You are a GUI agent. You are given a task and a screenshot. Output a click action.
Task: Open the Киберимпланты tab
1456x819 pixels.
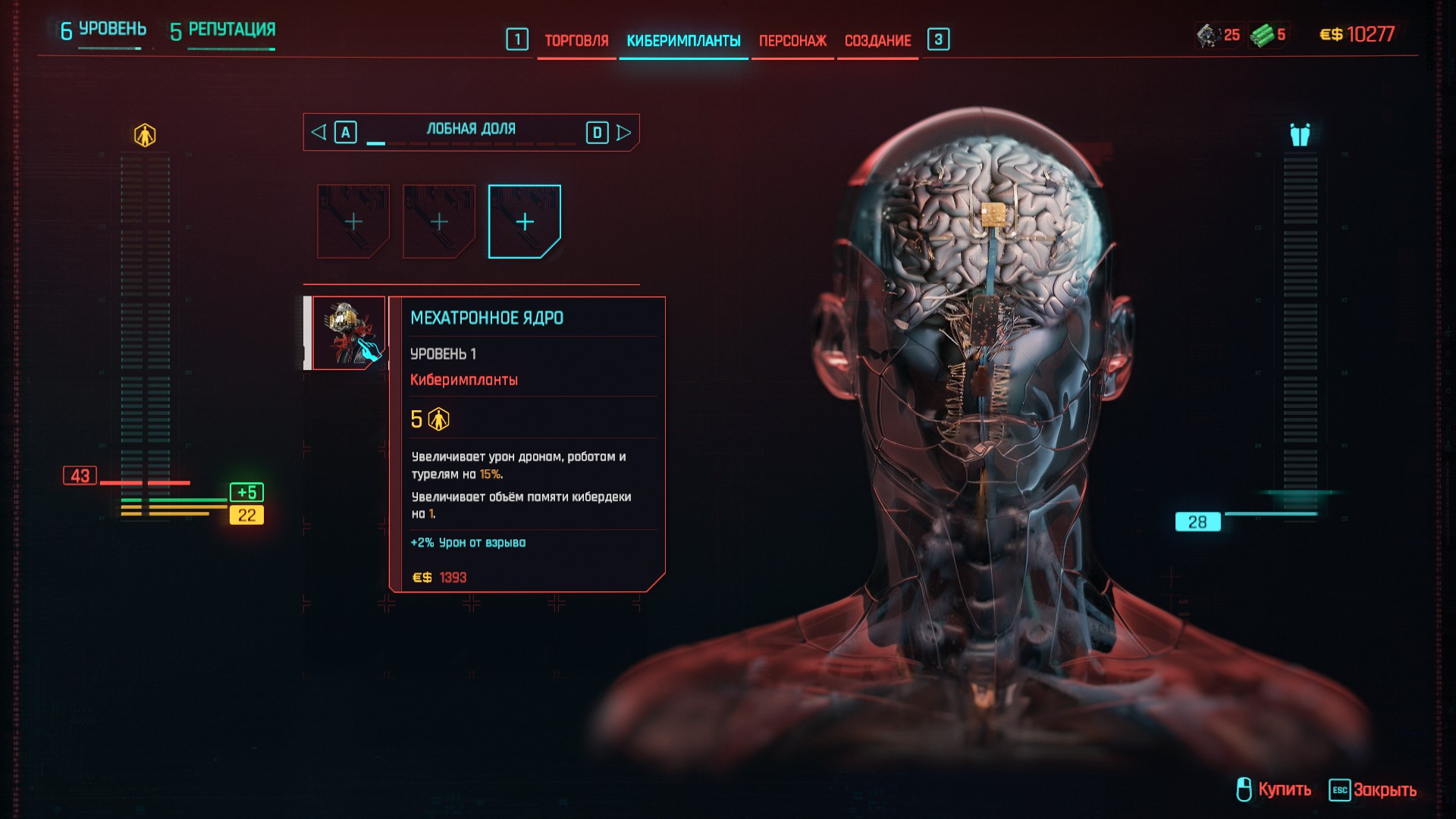point(683,41)
